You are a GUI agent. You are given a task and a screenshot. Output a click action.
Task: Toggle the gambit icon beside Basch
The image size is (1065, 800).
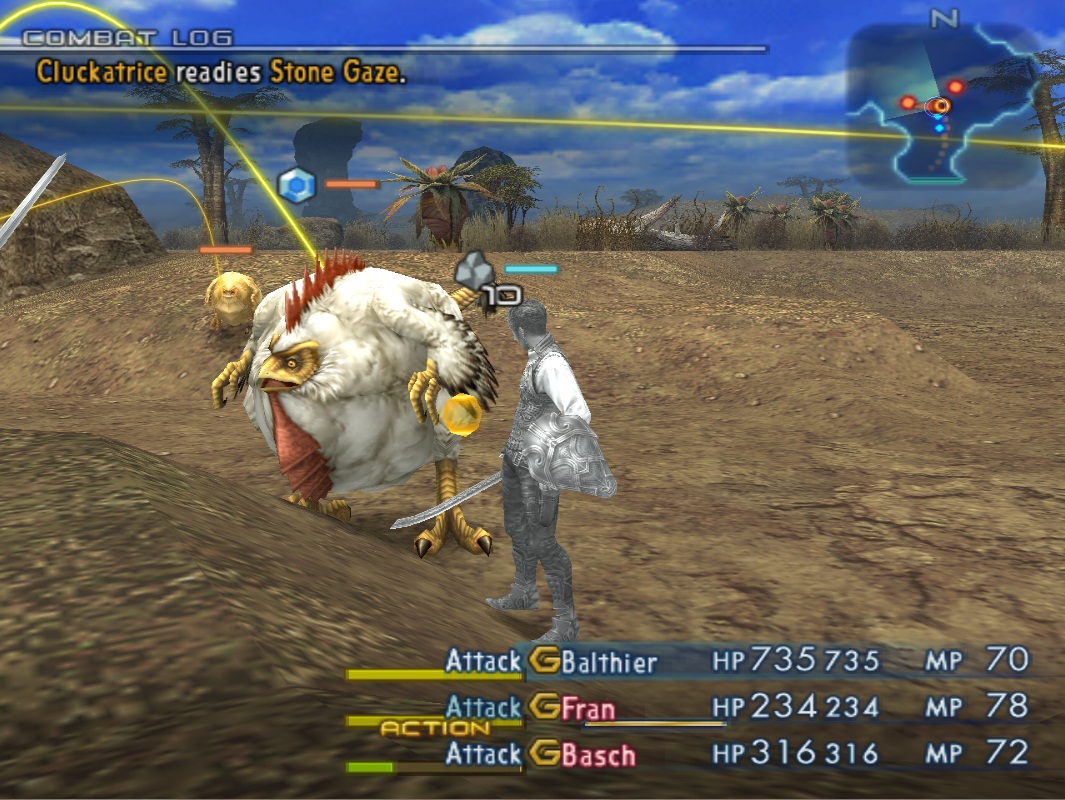(x=544, y=754)
